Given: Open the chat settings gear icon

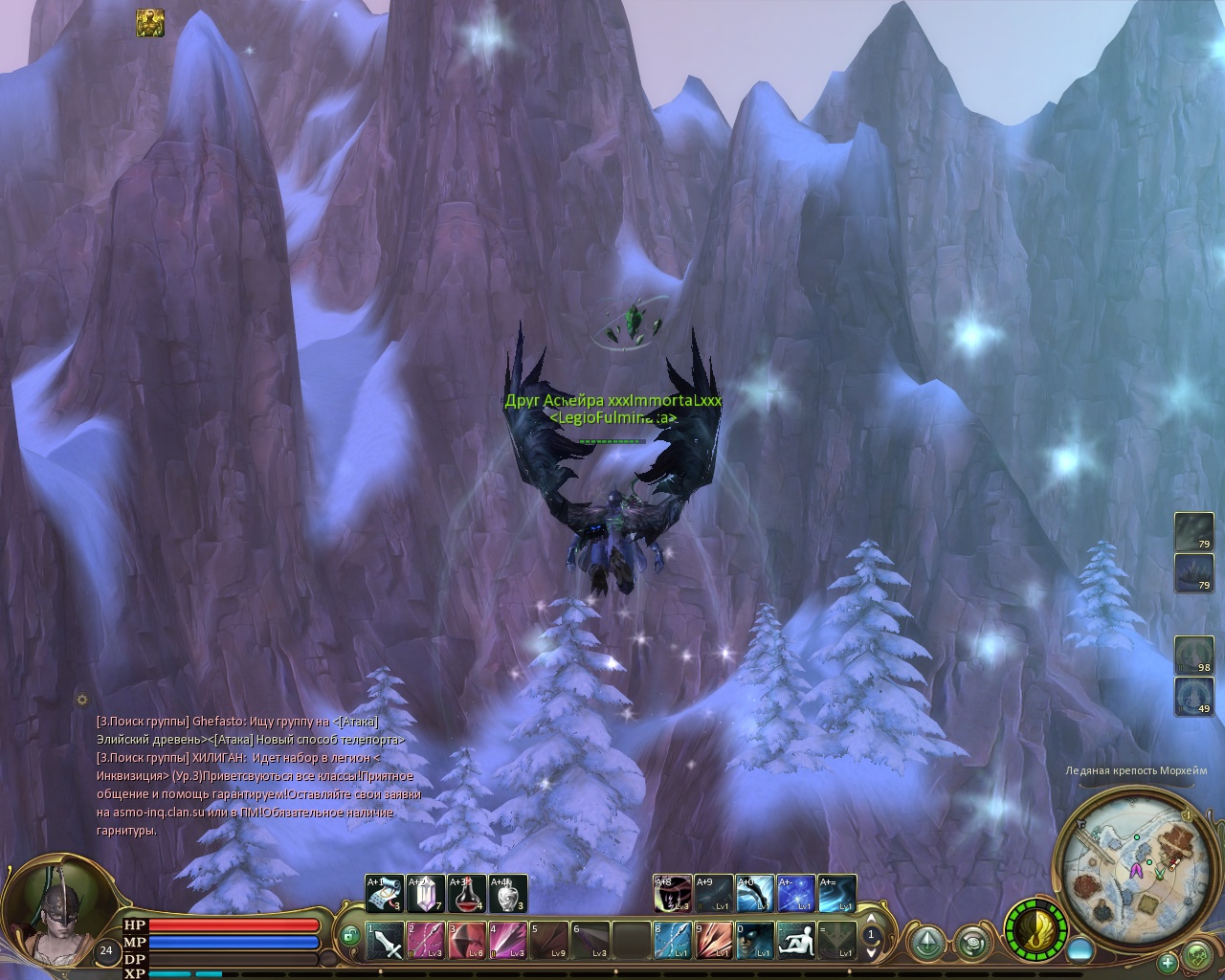Looking at the screenshot, I should pyautogui.click(x=83, y=700).
